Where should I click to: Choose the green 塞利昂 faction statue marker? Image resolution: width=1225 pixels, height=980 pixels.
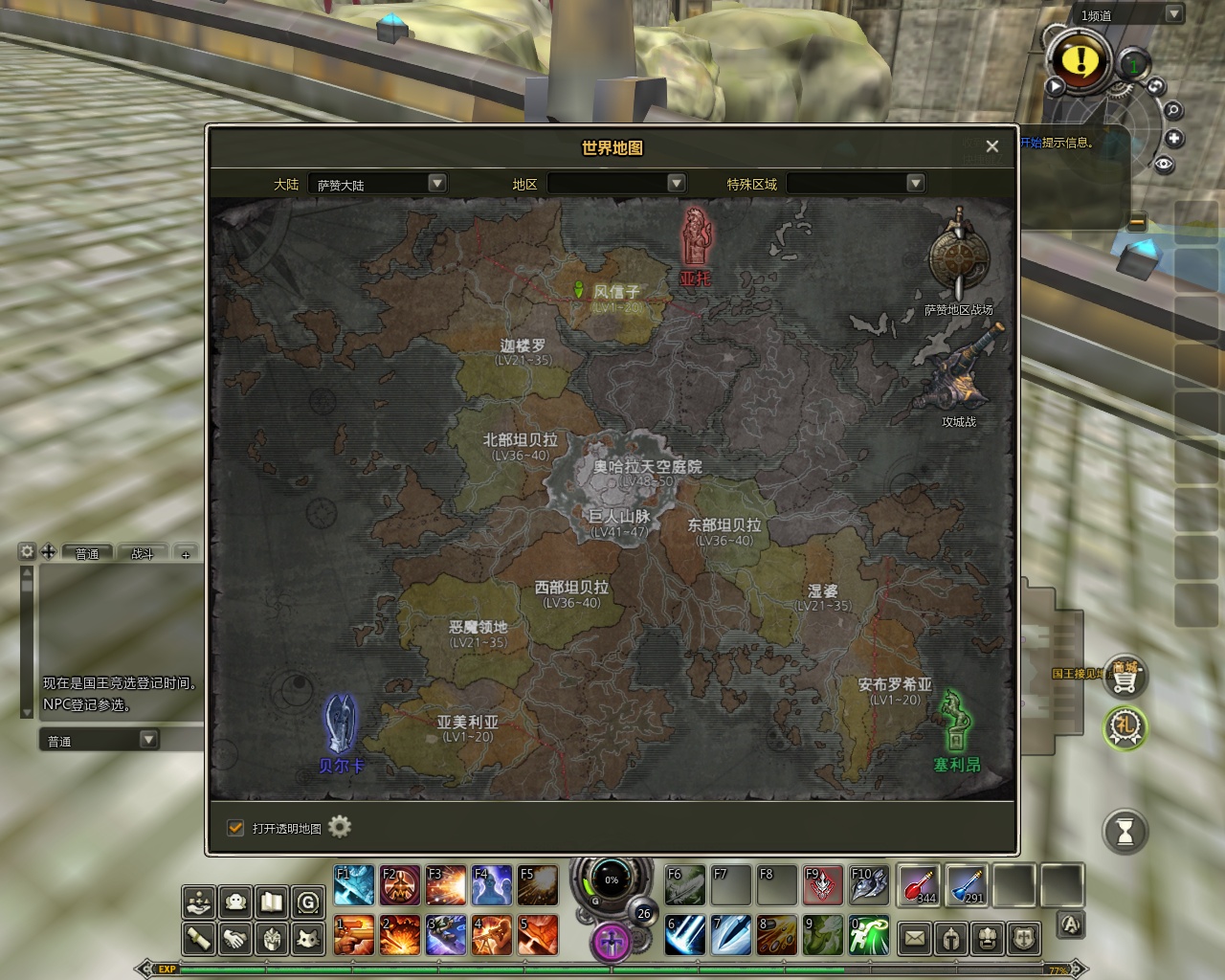(955, 724)
